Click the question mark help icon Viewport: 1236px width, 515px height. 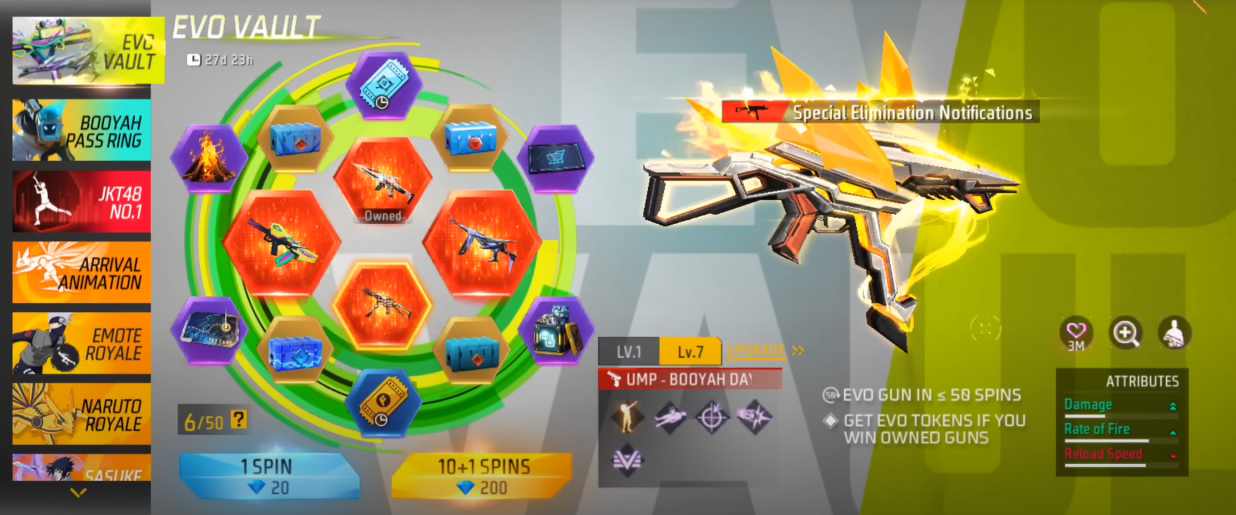pyautogui.click(x=239, y=420)
